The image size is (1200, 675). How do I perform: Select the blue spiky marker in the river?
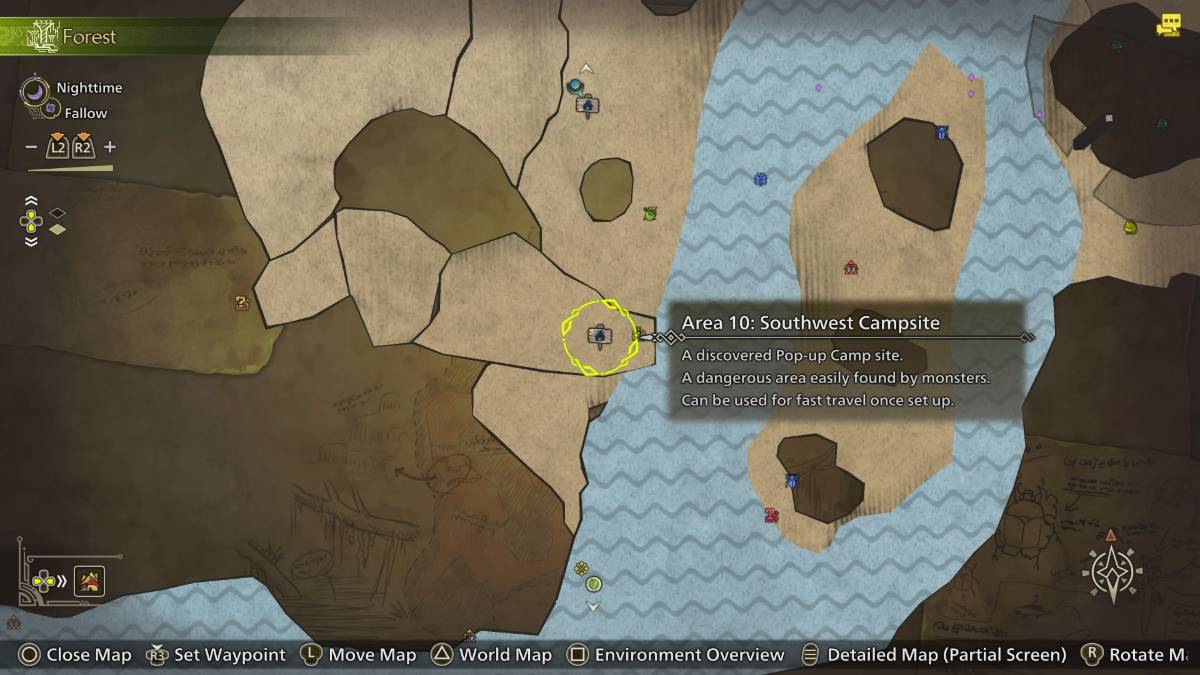[760, 179]
